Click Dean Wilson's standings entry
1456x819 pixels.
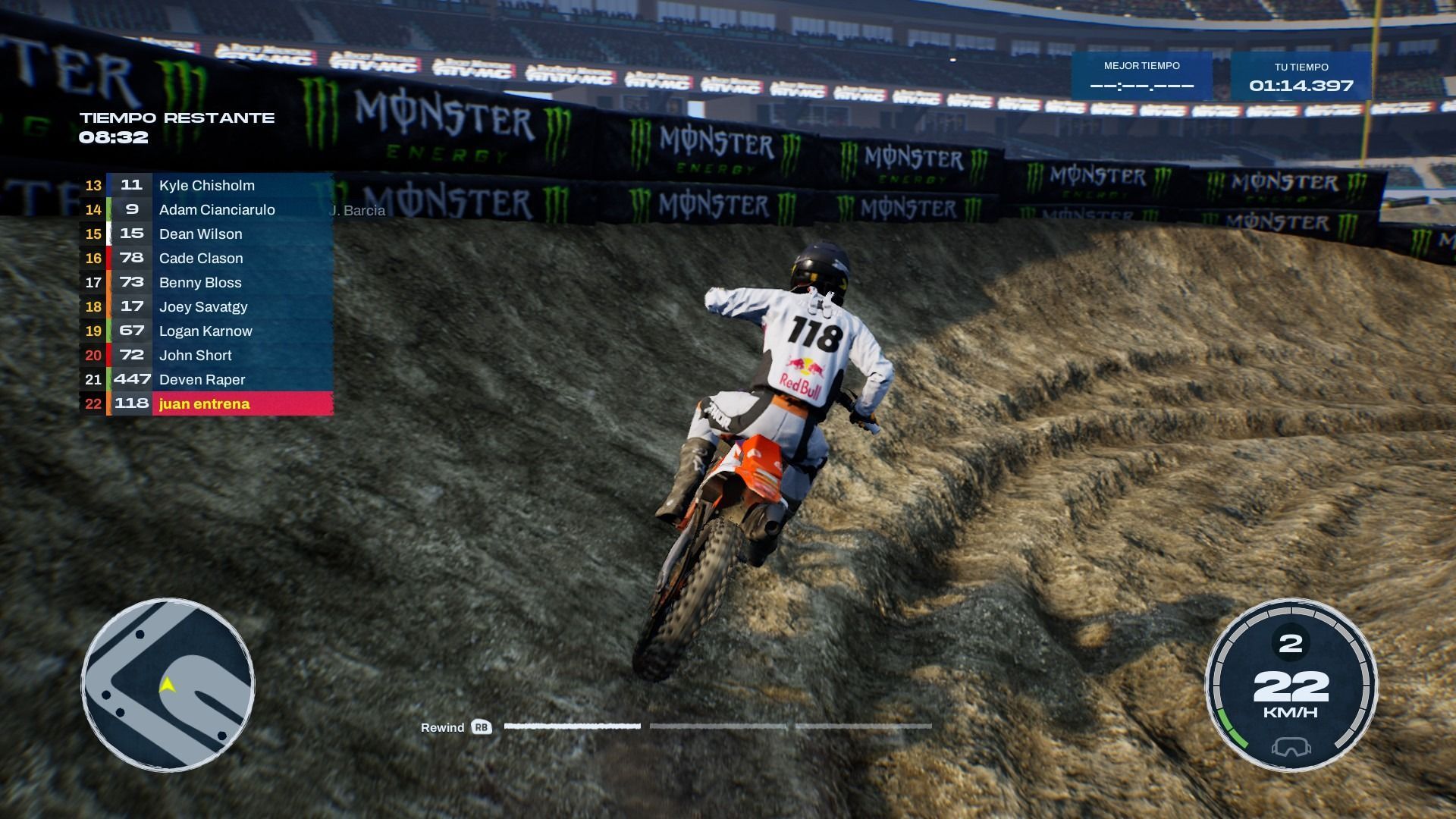pos(200,234)
